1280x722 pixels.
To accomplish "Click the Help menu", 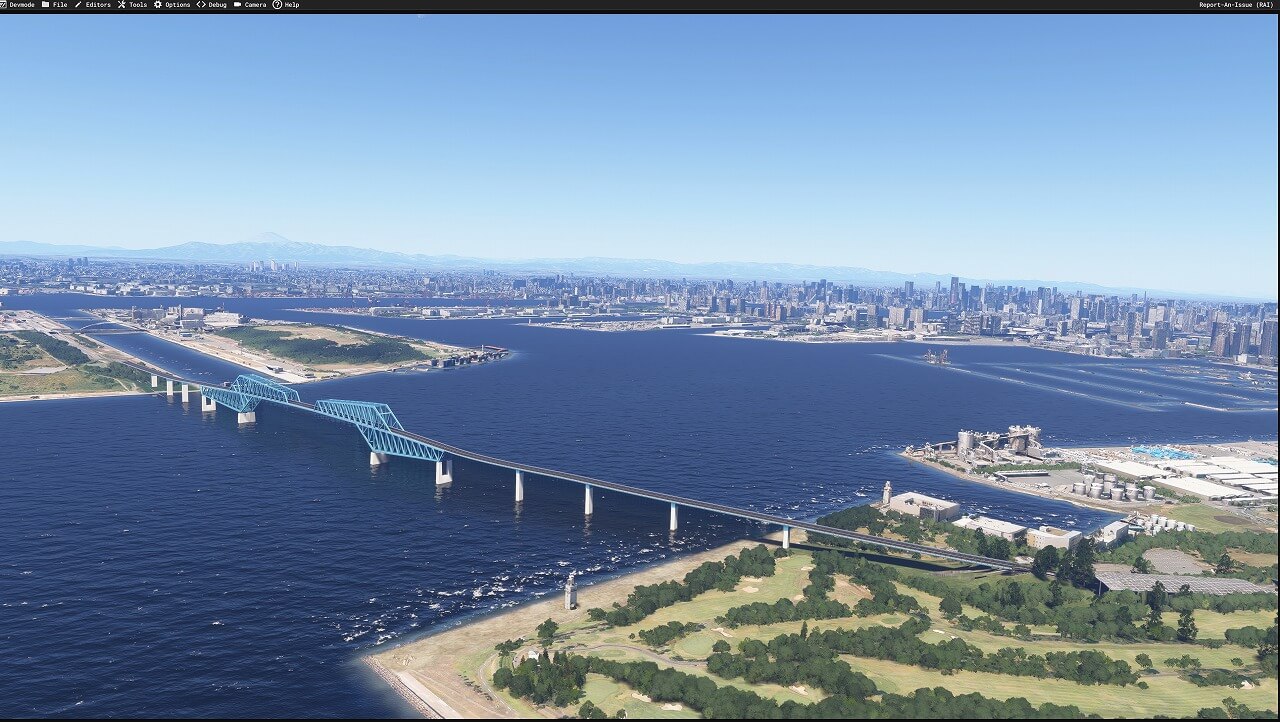I will (x=291, y=5).
